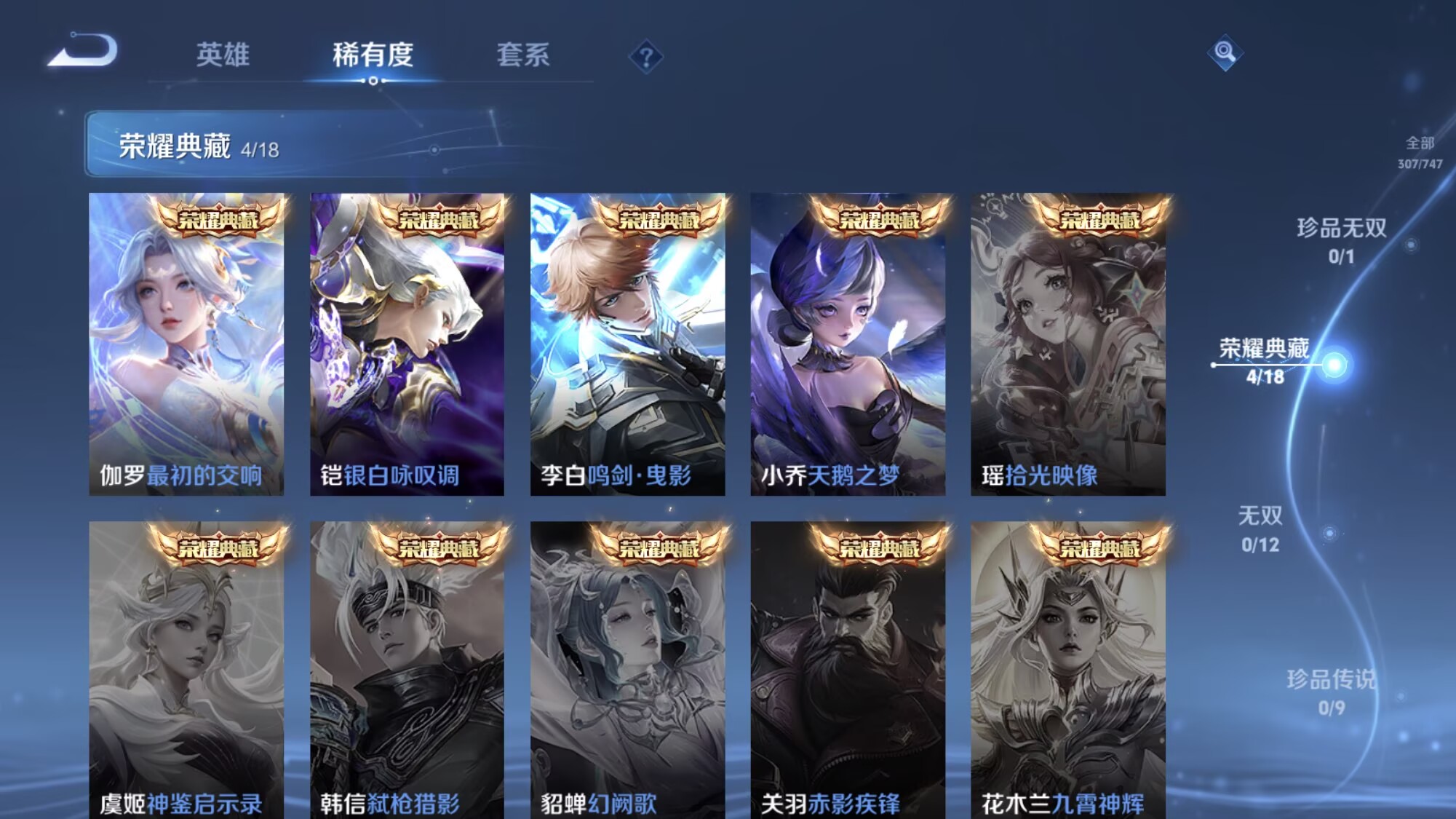Switch to the 英雄 tab
This screenshot has height=819, width=1456.
pos(223,55)
